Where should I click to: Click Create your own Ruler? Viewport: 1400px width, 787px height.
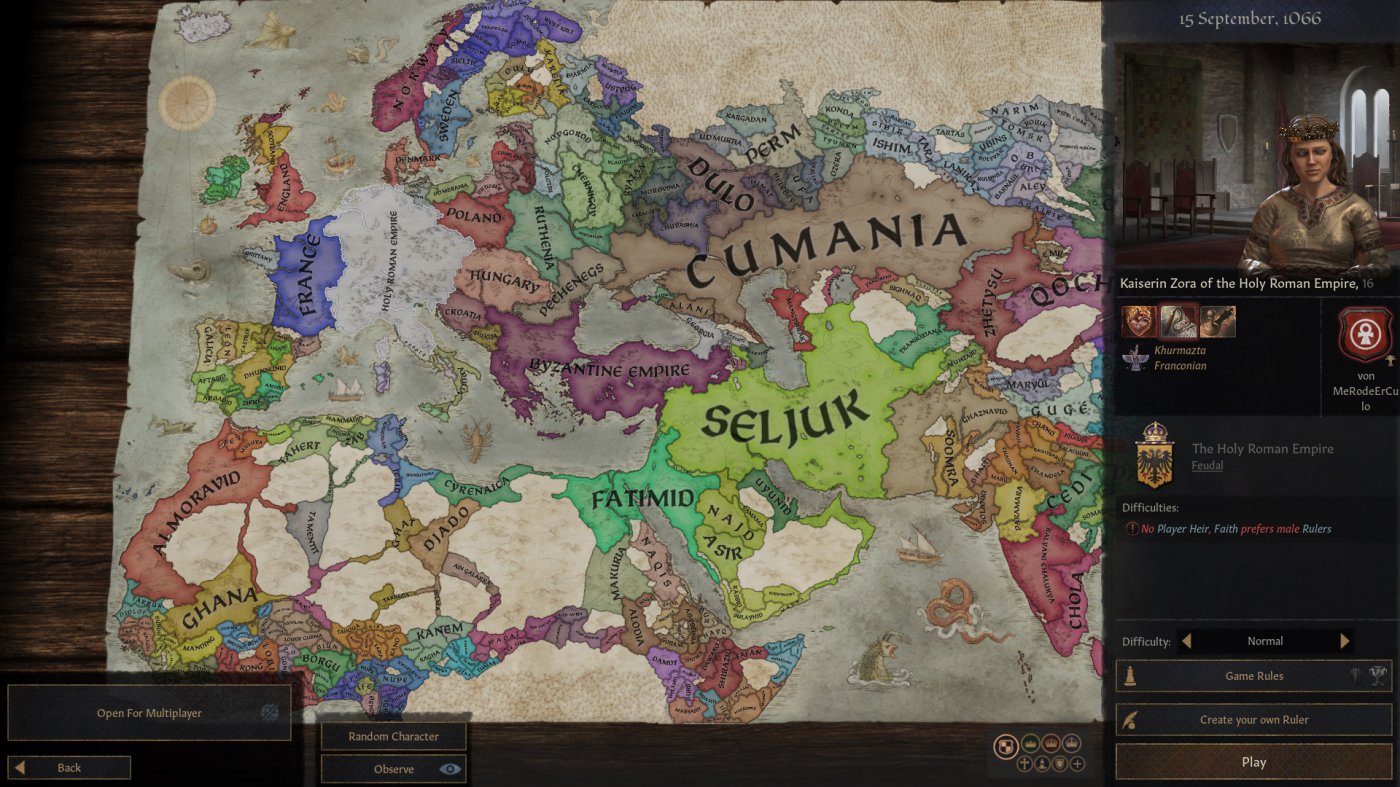tap(1254, 719)
